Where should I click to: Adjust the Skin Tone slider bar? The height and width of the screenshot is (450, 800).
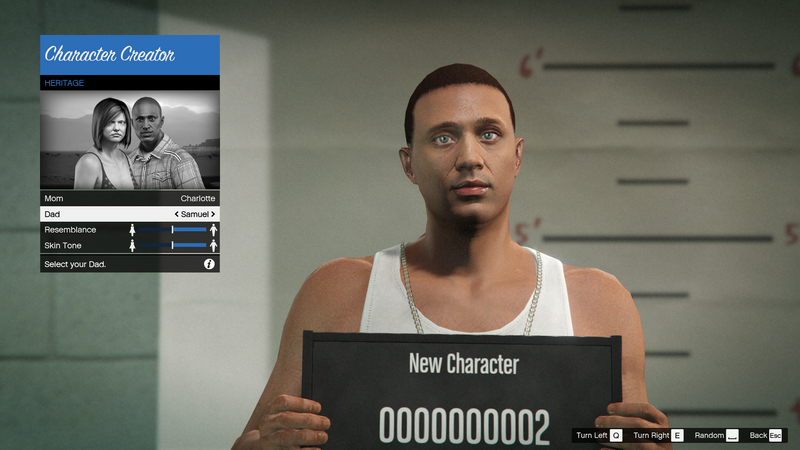click(173, 245)
